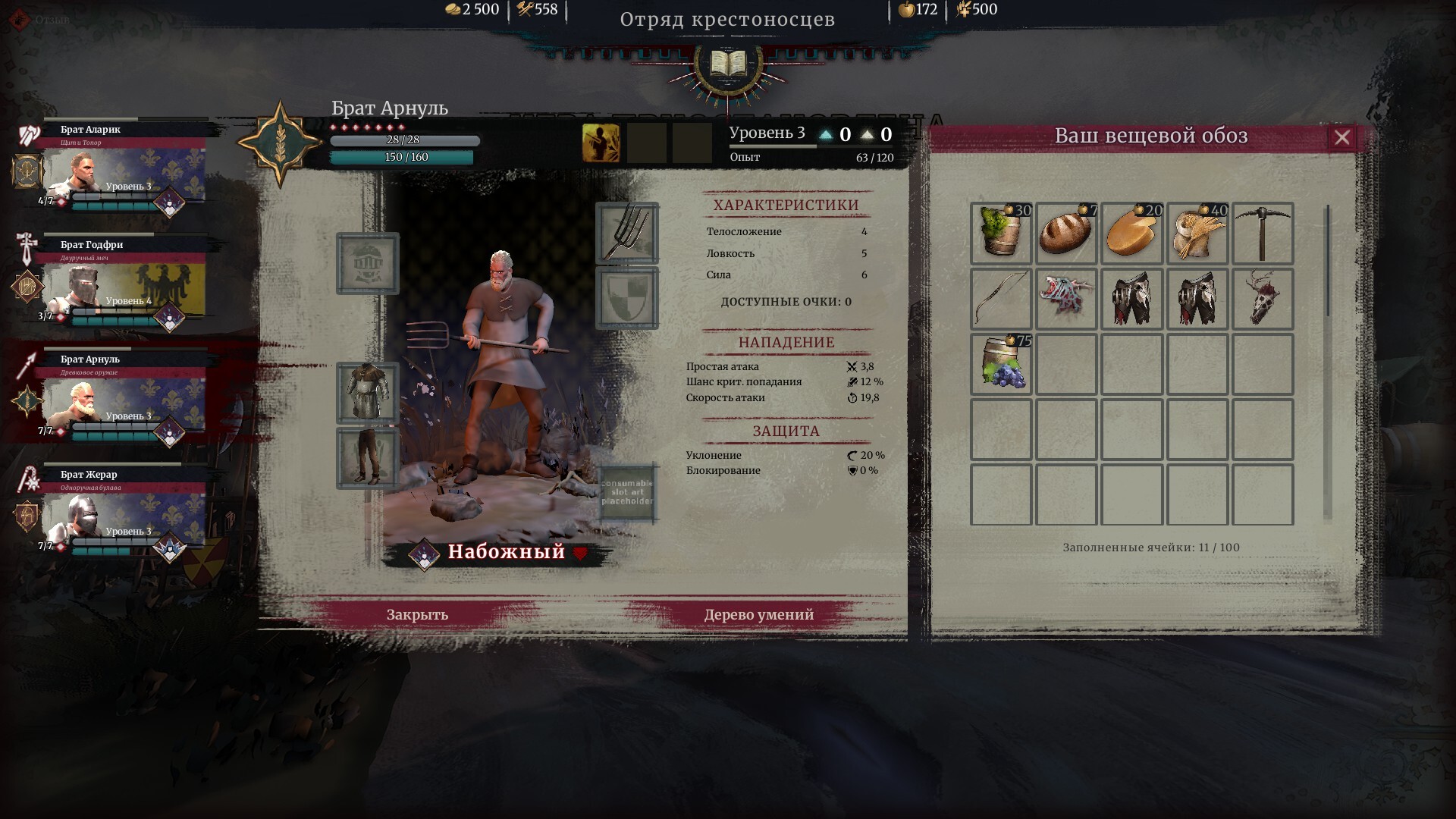Select the equipped pitchfork weapon slot
This screenshot has height=819, width=1456.
pos(627,233)
